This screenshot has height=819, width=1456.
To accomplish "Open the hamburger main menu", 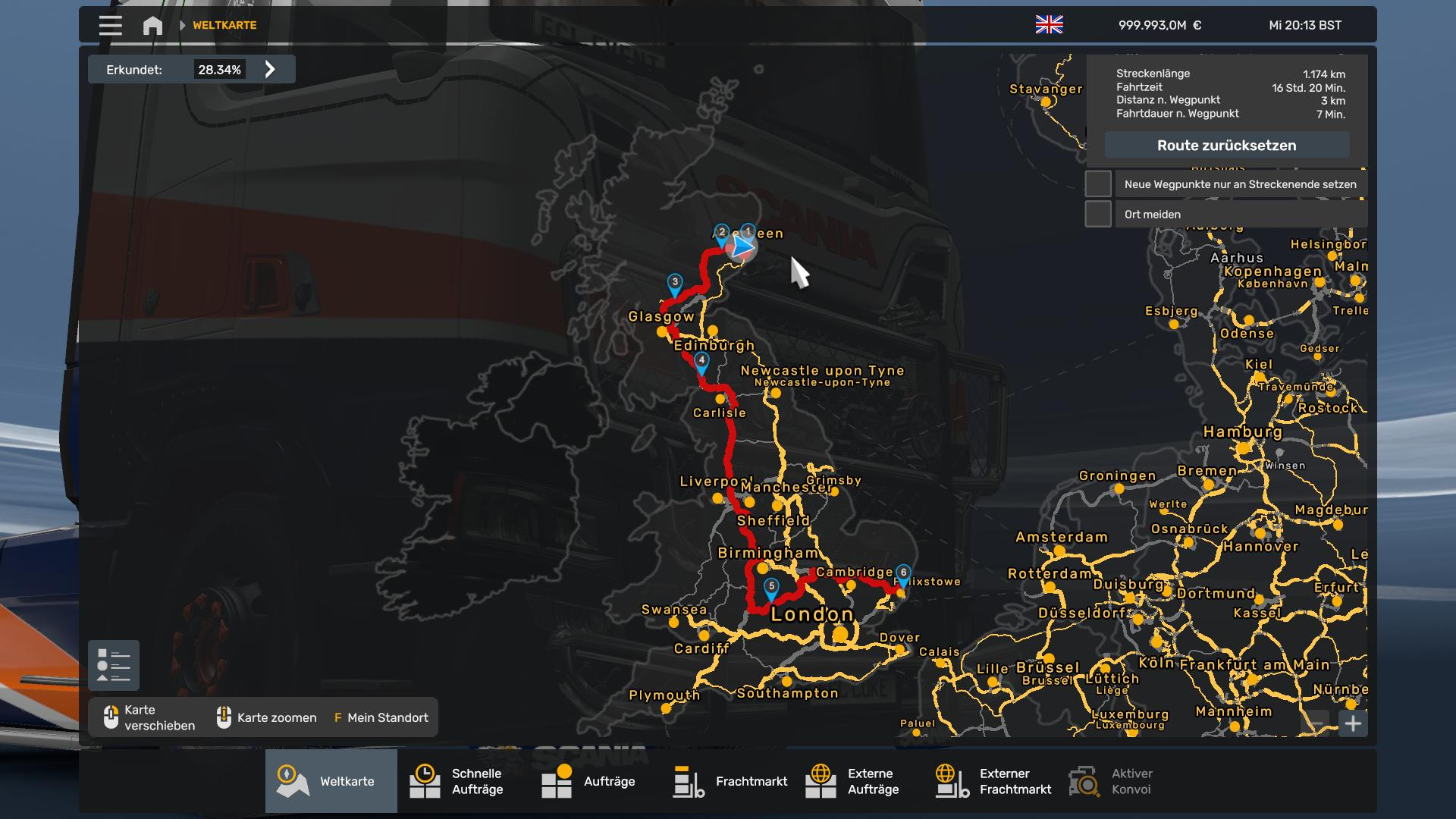I will click(110, 26).
